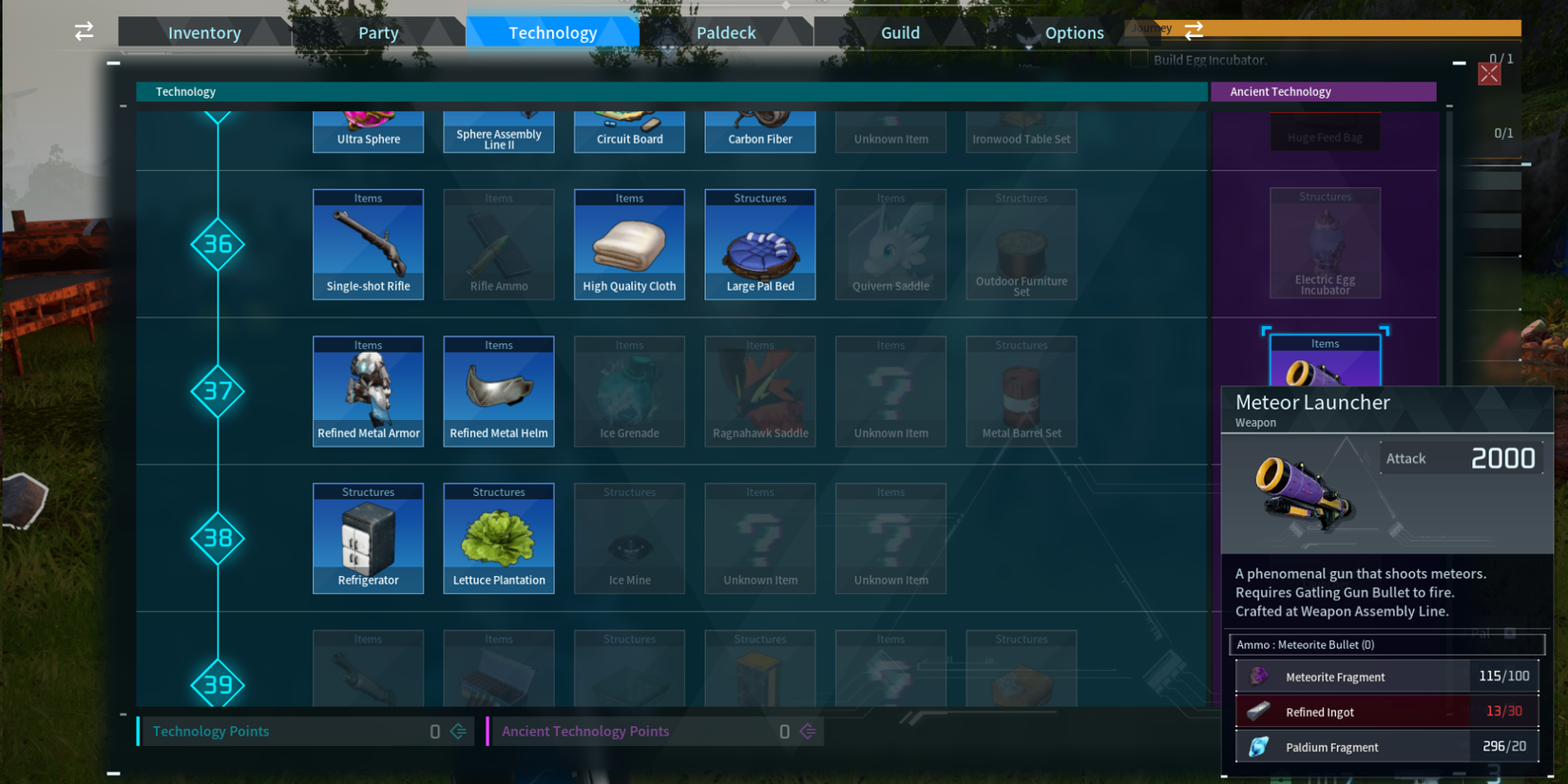Select the Large Pal Bed structure
This screenshot has height=784, width=1568.
759,244
